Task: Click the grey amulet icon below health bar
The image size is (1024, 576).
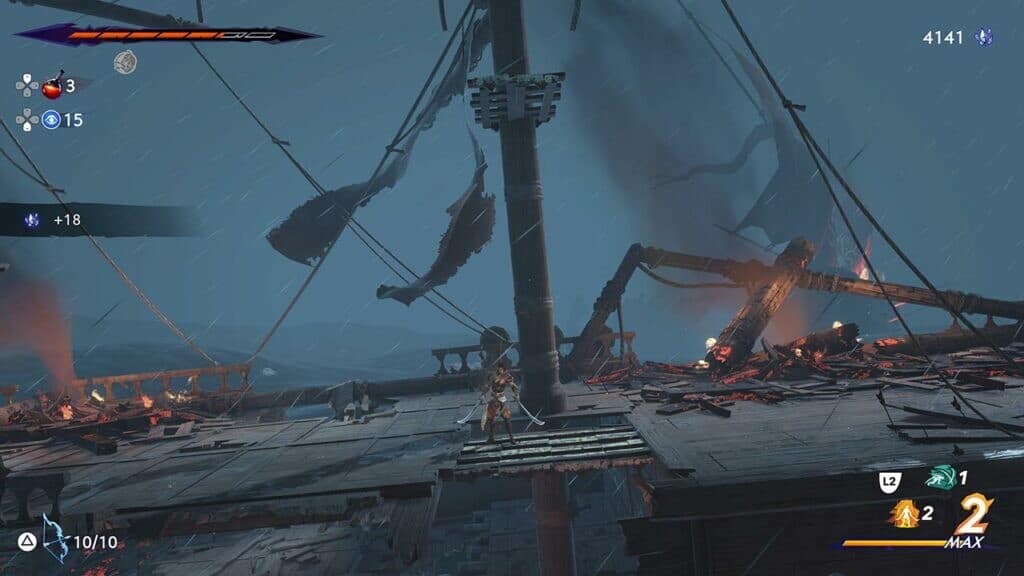Action: tap(125, 63)
